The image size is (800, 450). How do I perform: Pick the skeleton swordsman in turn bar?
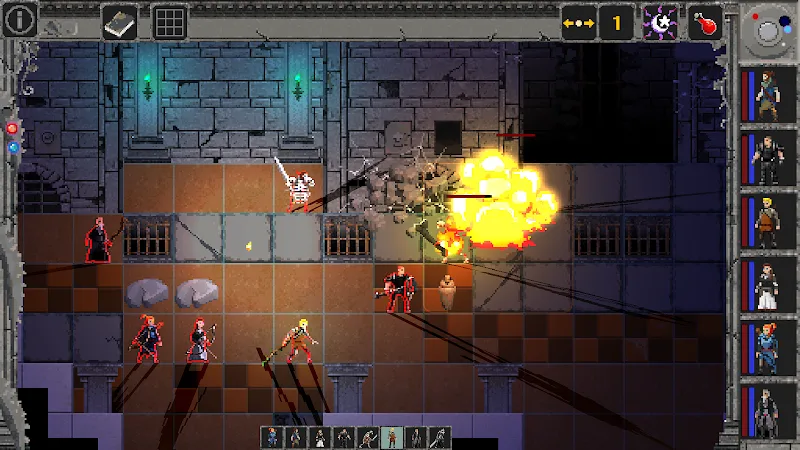tap(368, 437)
